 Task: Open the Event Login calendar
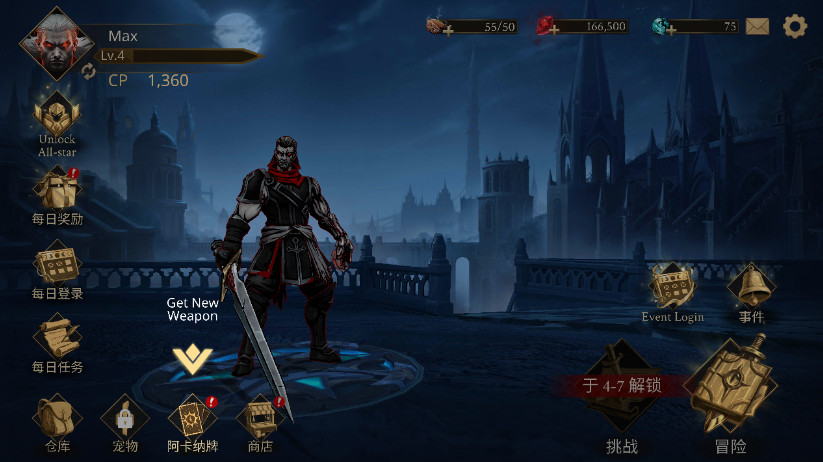(672, 290)
